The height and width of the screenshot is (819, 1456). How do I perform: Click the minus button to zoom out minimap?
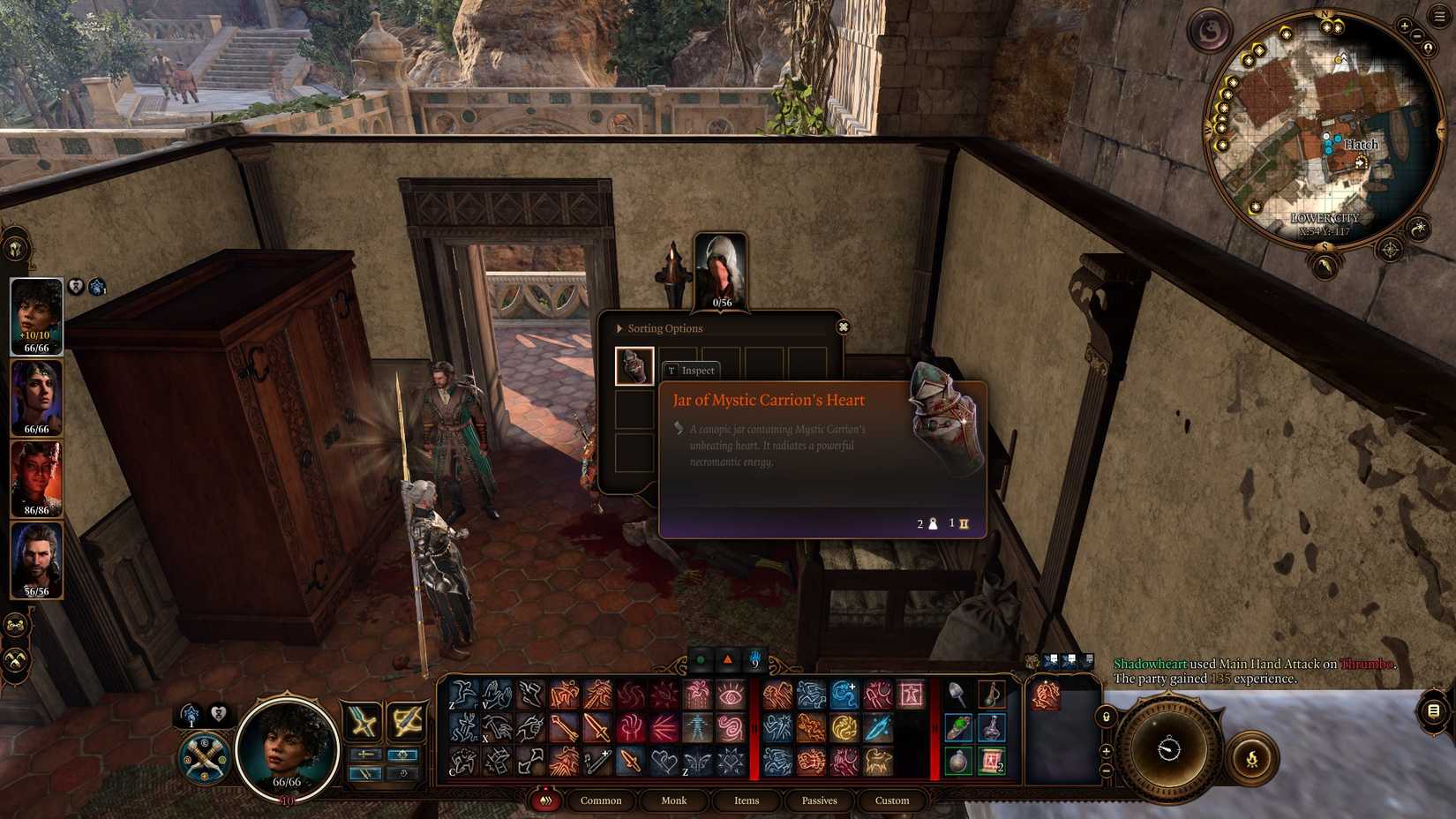point(1416,36)
